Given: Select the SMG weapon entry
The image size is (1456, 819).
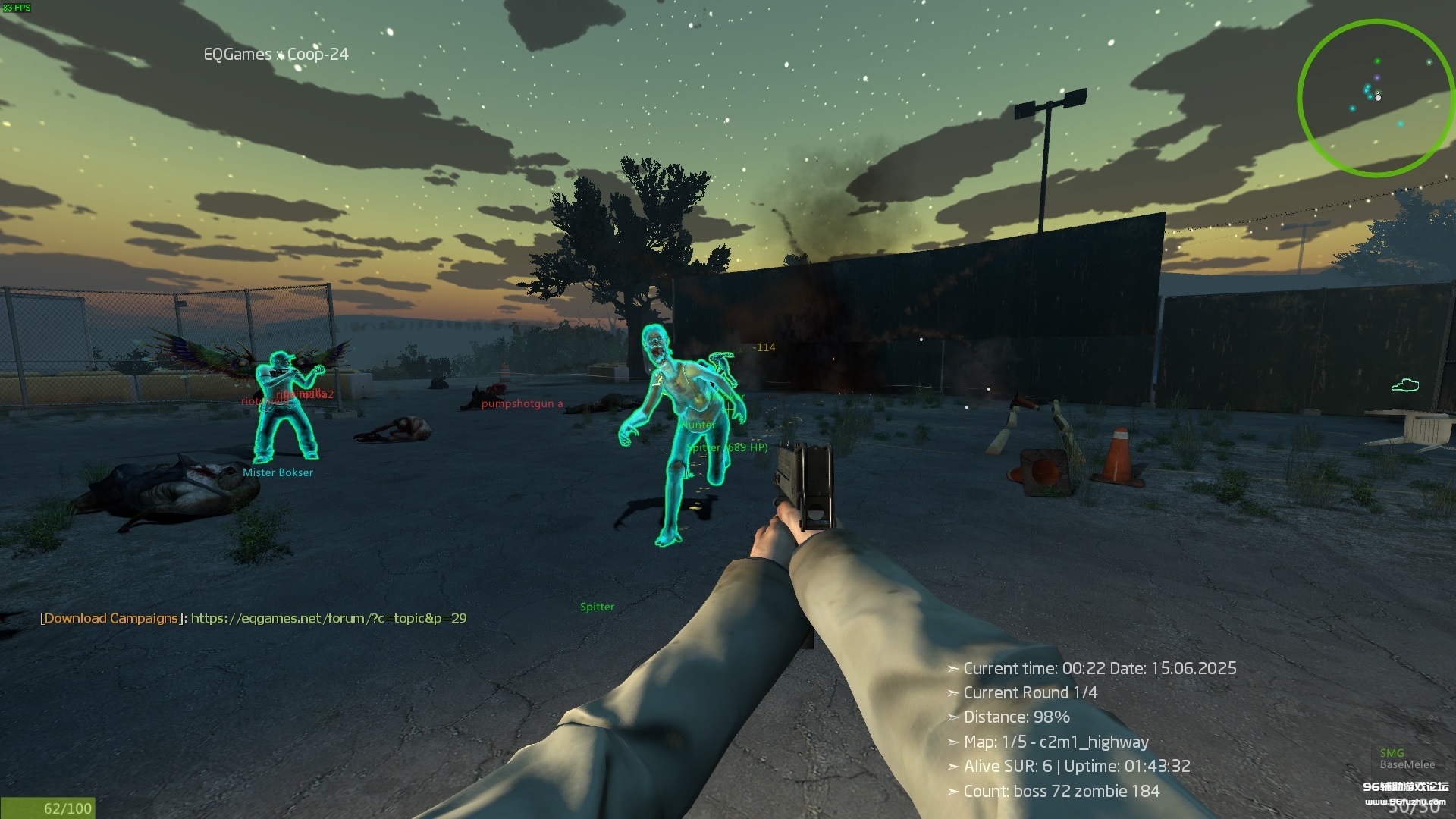Looking at the screenshot, I should [x=1392, y=753].
